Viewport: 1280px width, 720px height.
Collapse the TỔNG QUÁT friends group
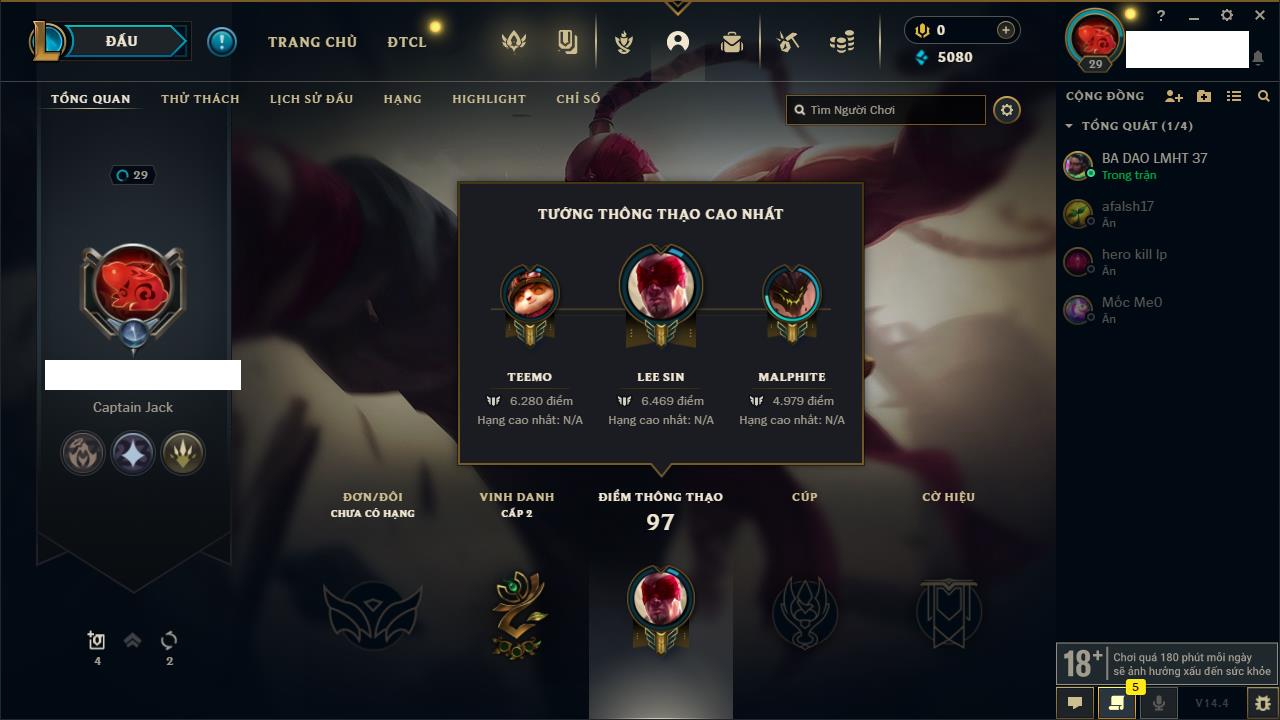[x=1069, y=126]
